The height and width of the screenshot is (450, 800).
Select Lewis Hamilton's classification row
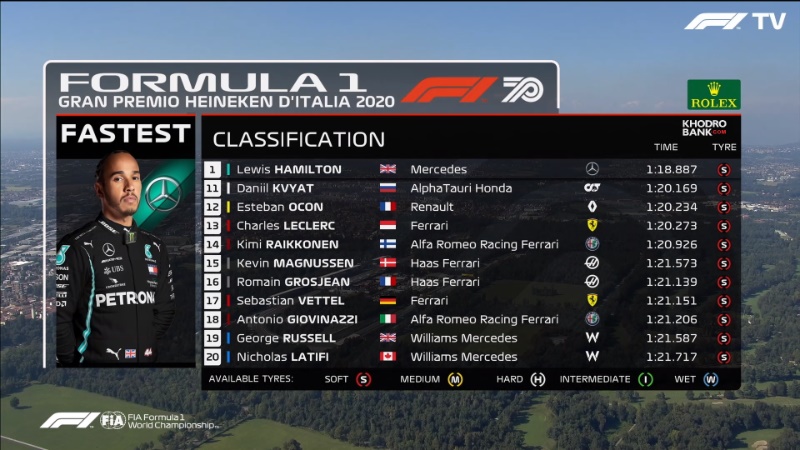(x=470, y=169)
